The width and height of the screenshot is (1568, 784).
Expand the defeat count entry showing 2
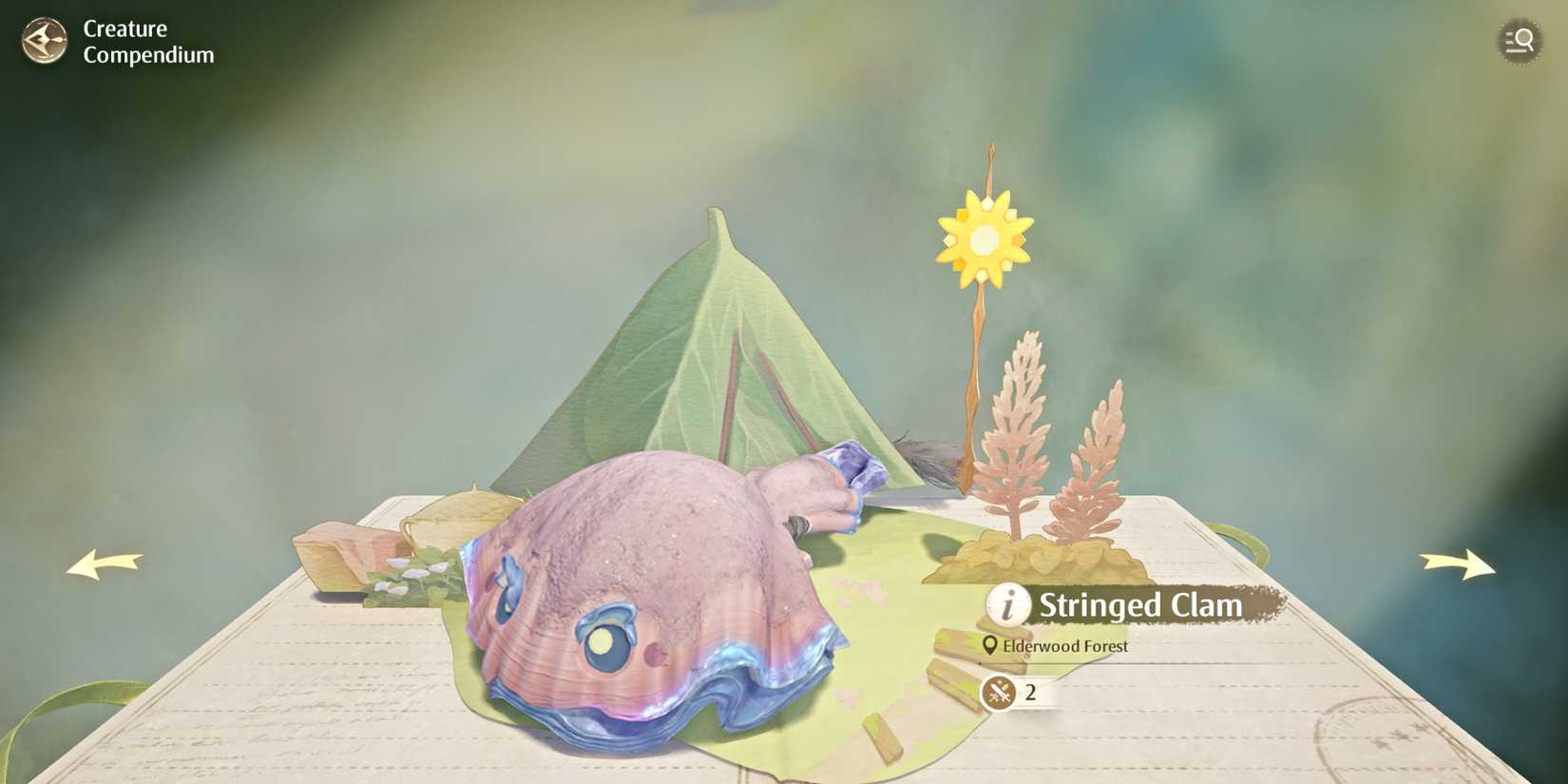click(1031, 691)
